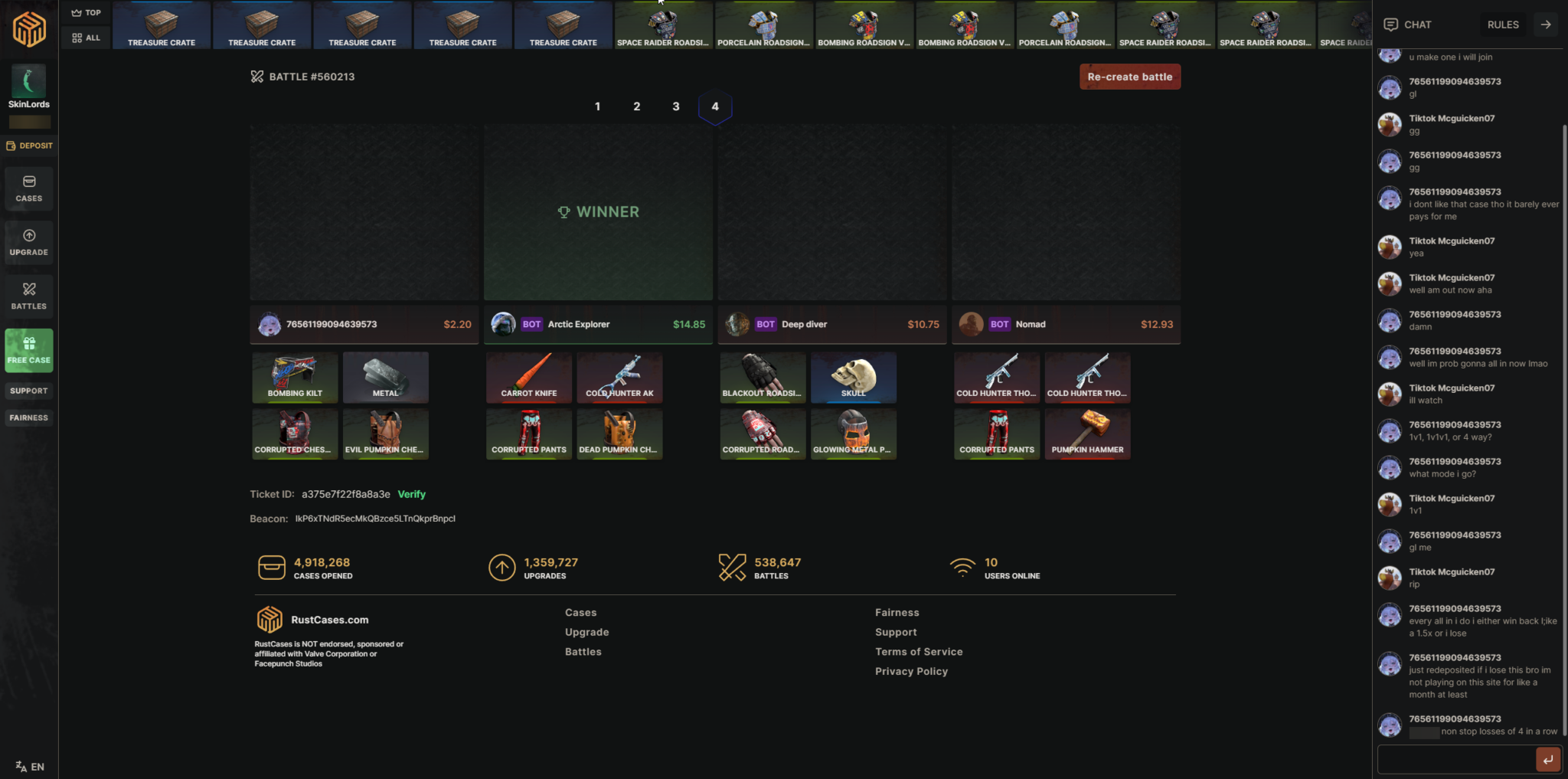Image resolution: width=1568 pixels, height=779 pixels.
Task: Open the EN language selector
Action: (28, 766)
